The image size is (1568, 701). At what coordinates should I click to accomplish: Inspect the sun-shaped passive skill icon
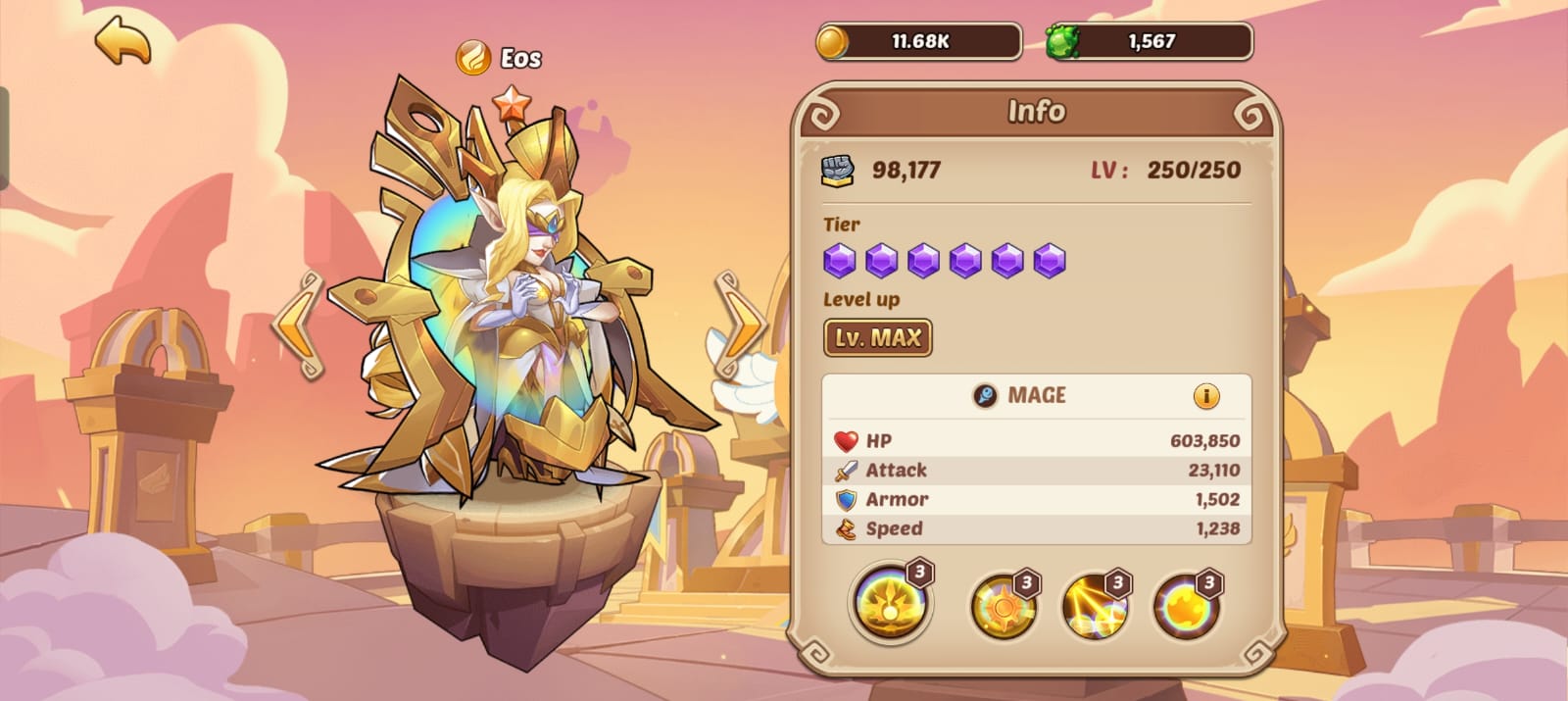(x=1003, y=606)
